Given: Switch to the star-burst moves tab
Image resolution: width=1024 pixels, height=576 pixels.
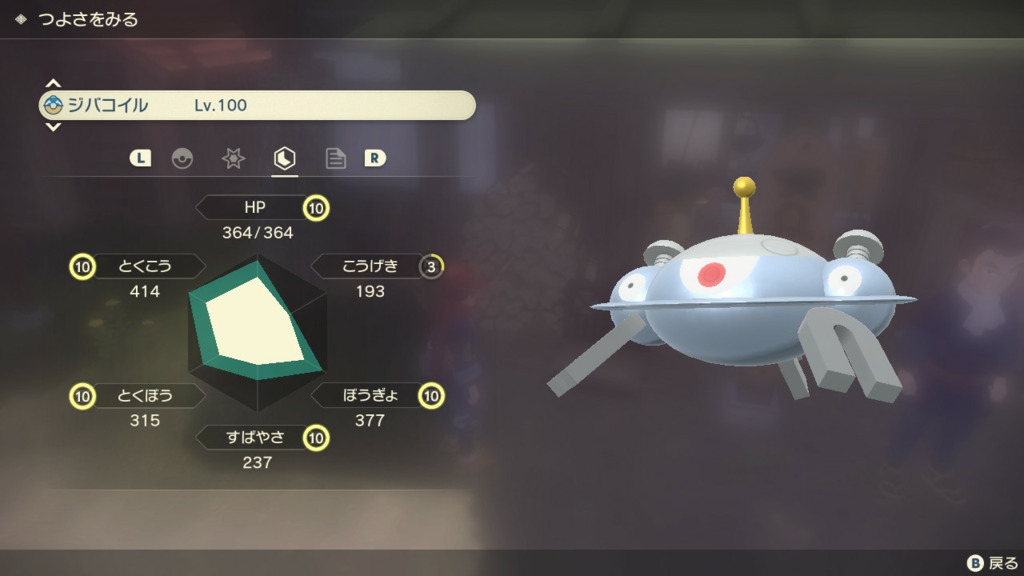Looking at the screenshot, I should [233, 158].
